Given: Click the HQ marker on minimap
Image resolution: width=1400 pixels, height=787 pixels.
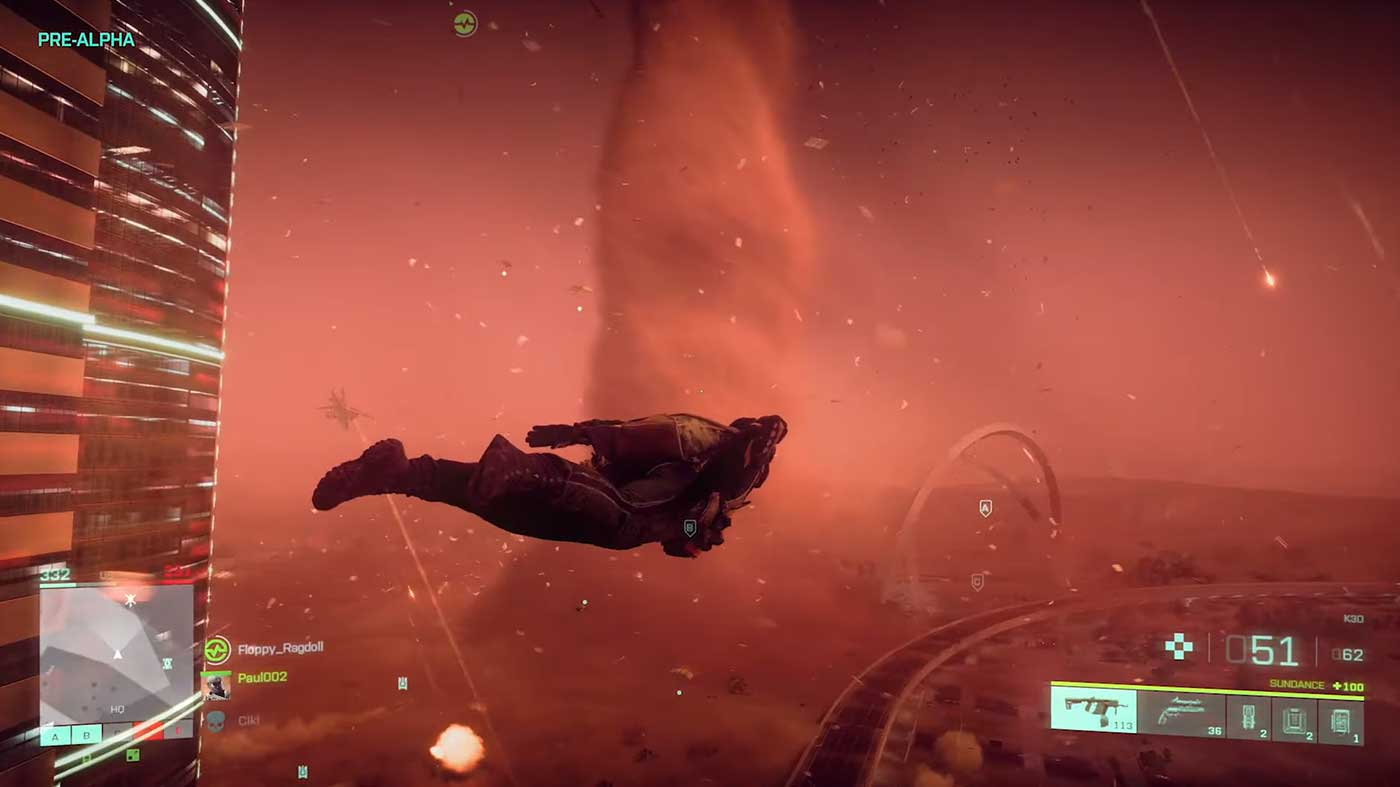Looking at the screenshot, I should (117, 708).
